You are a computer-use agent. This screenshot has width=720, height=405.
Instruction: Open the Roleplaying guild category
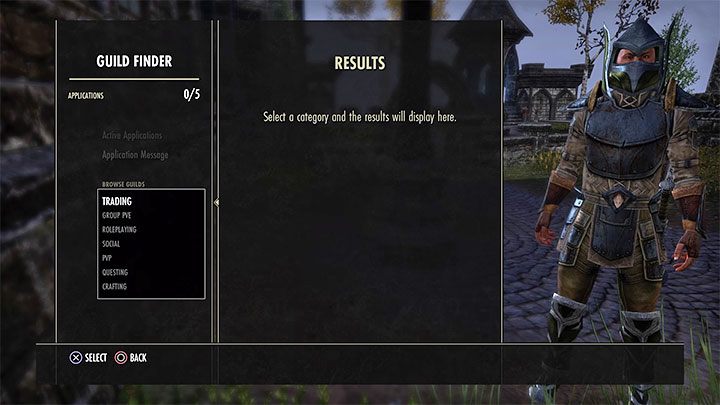(118, 229)
